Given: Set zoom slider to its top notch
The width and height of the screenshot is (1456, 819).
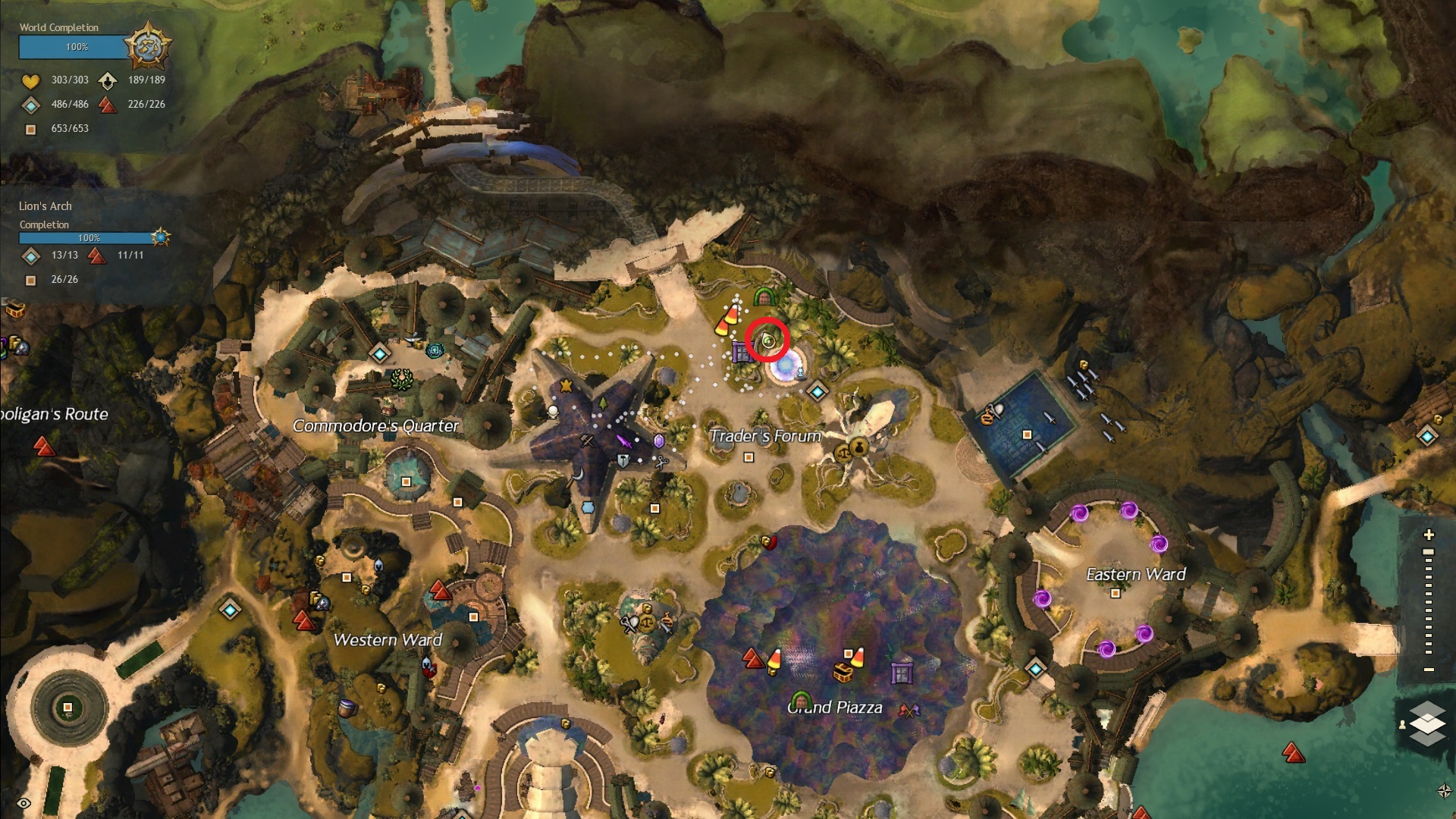Looking at the screenshot, I should coord(1429,552).
